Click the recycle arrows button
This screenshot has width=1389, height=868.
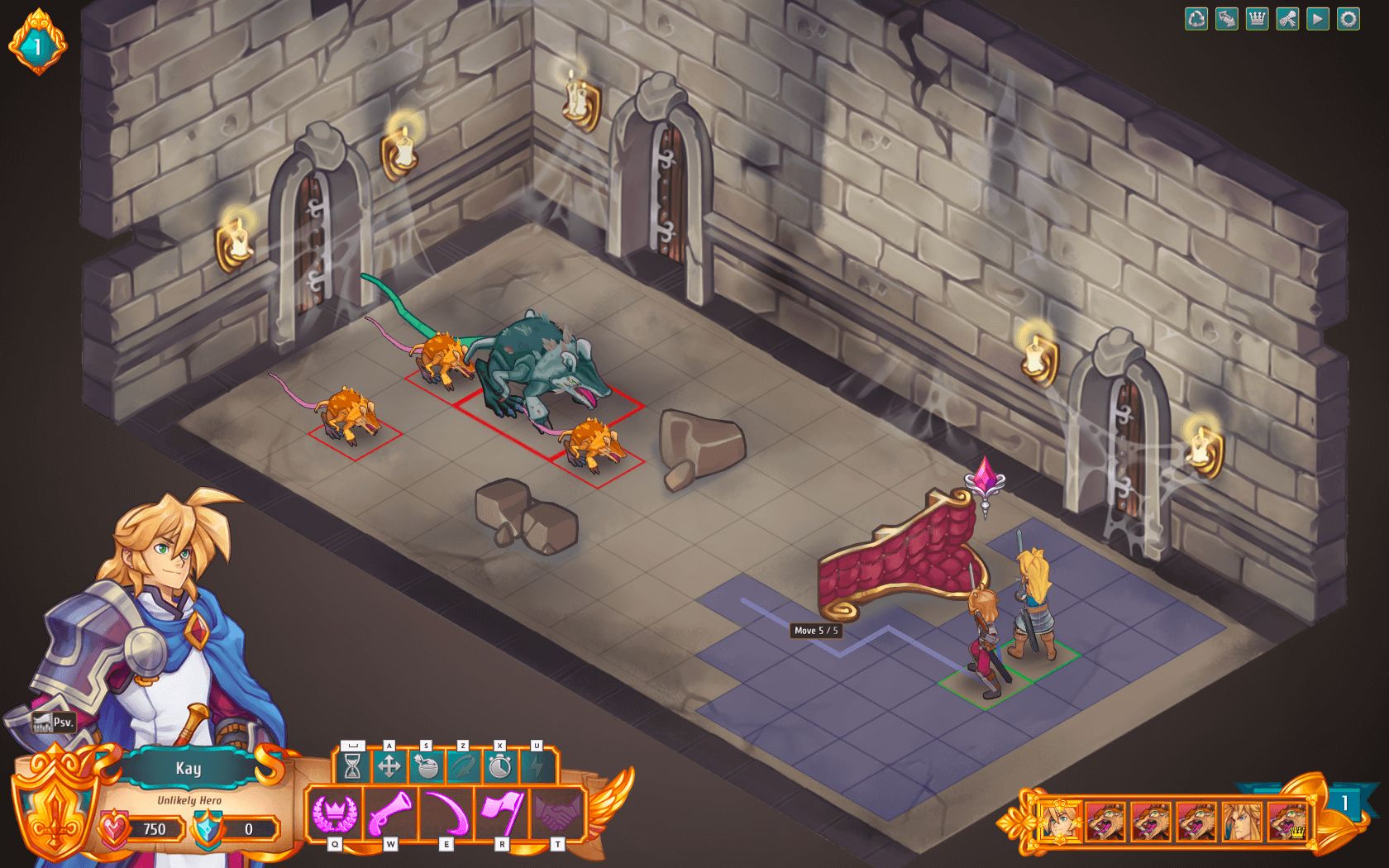1196,19
